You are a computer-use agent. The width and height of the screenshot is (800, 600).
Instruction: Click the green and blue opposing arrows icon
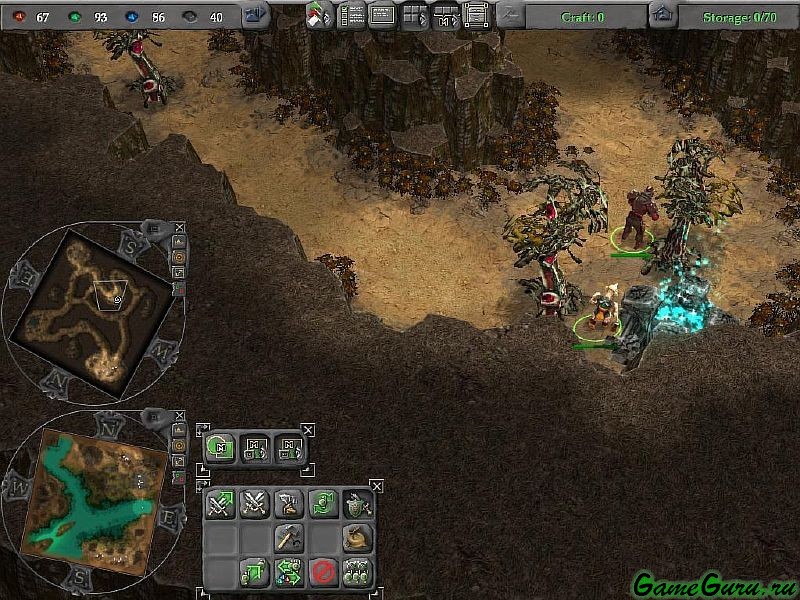coord(288,571)
